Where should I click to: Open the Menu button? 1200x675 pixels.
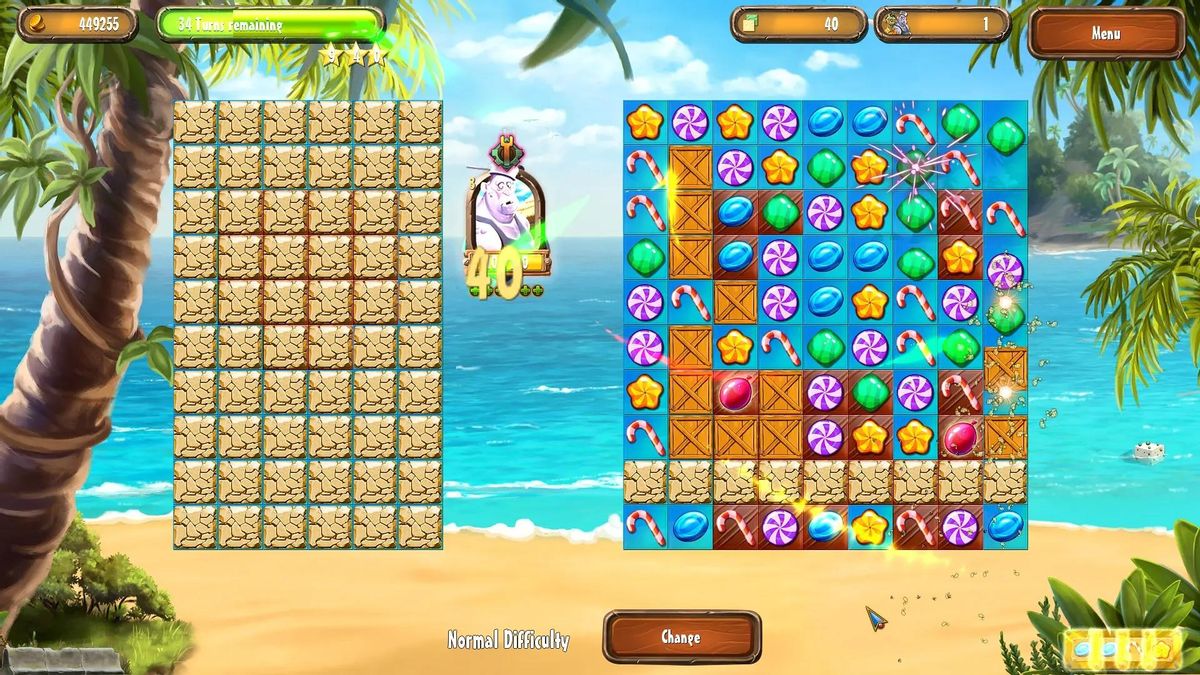(x=1105, y=34)
